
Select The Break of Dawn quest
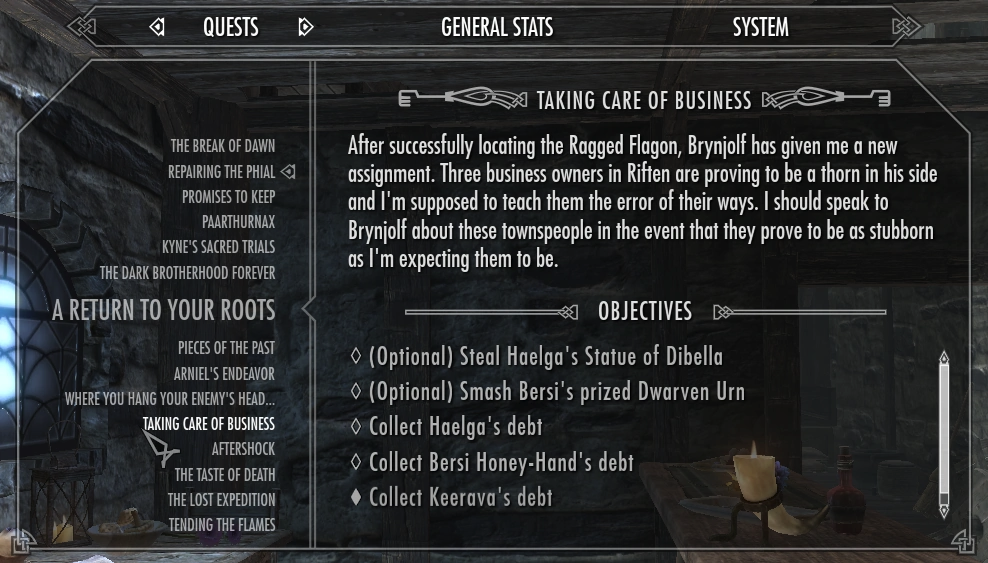222,146
